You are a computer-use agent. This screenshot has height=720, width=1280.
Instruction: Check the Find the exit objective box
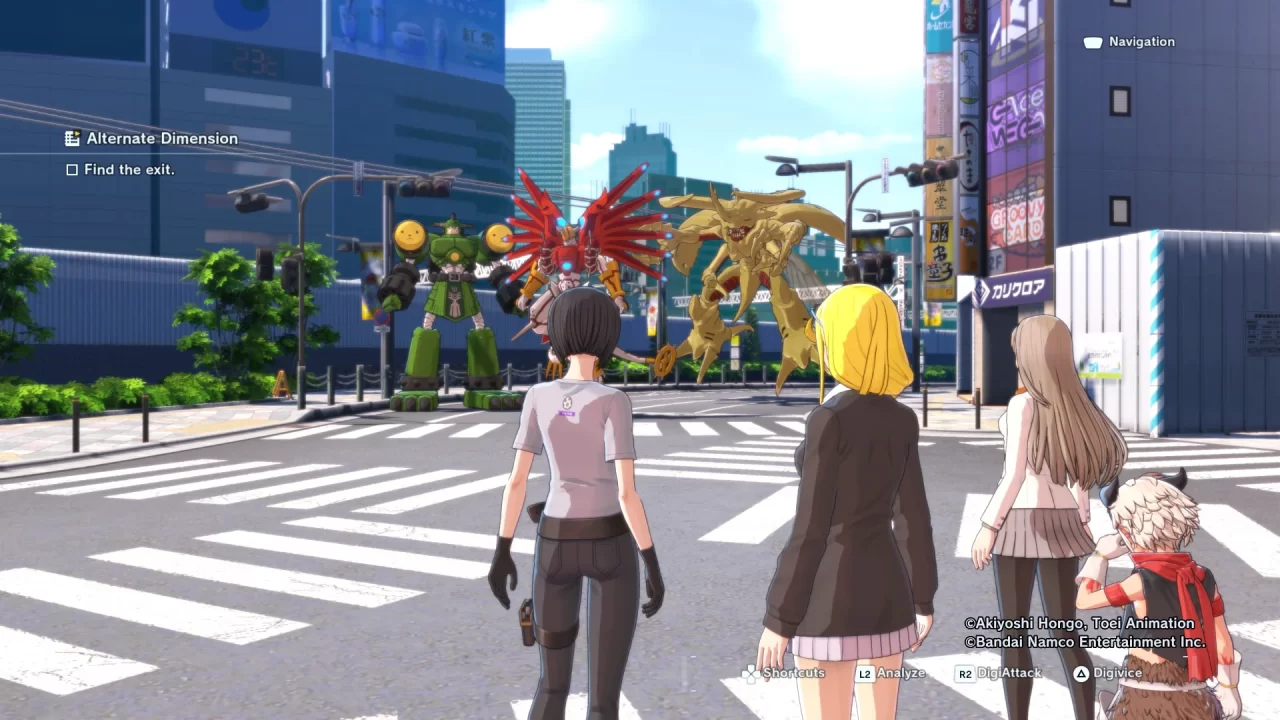coord(72,170)
